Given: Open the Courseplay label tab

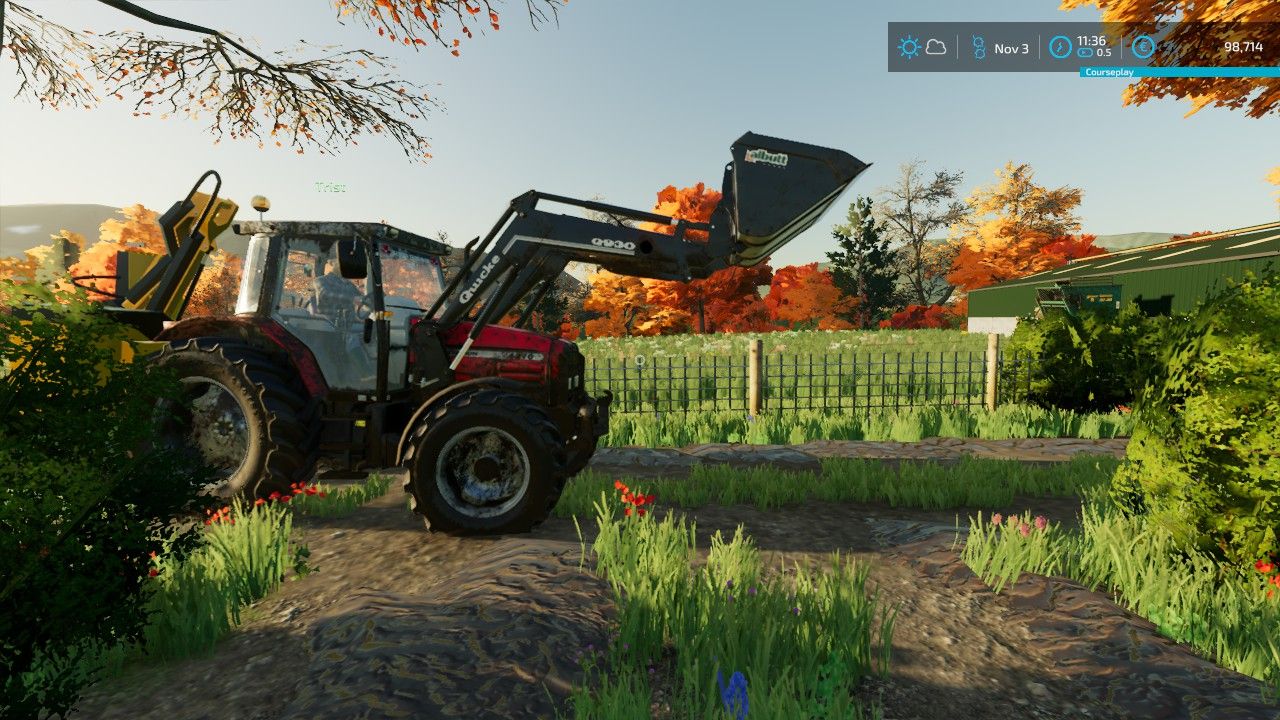Looking at the screenshot, I should pyautogui.click(x=1110, y=72).
